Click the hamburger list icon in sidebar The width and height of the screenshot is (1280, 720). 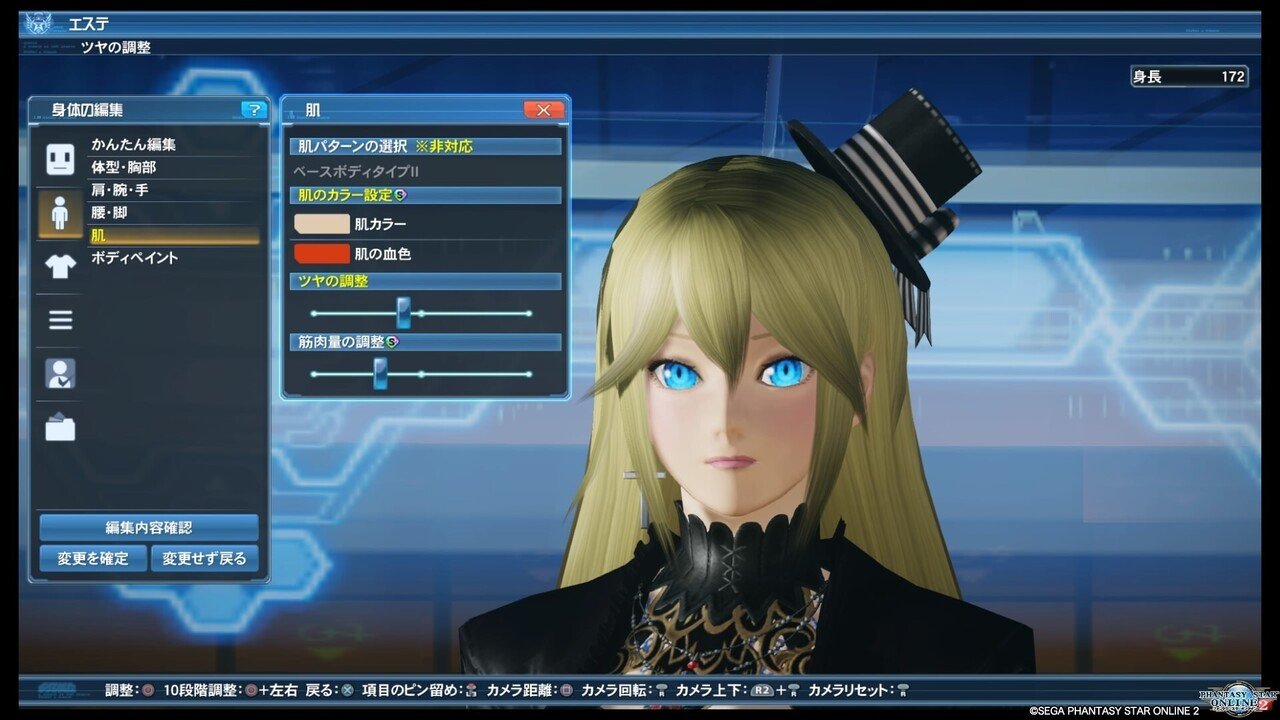pos(58,320)
